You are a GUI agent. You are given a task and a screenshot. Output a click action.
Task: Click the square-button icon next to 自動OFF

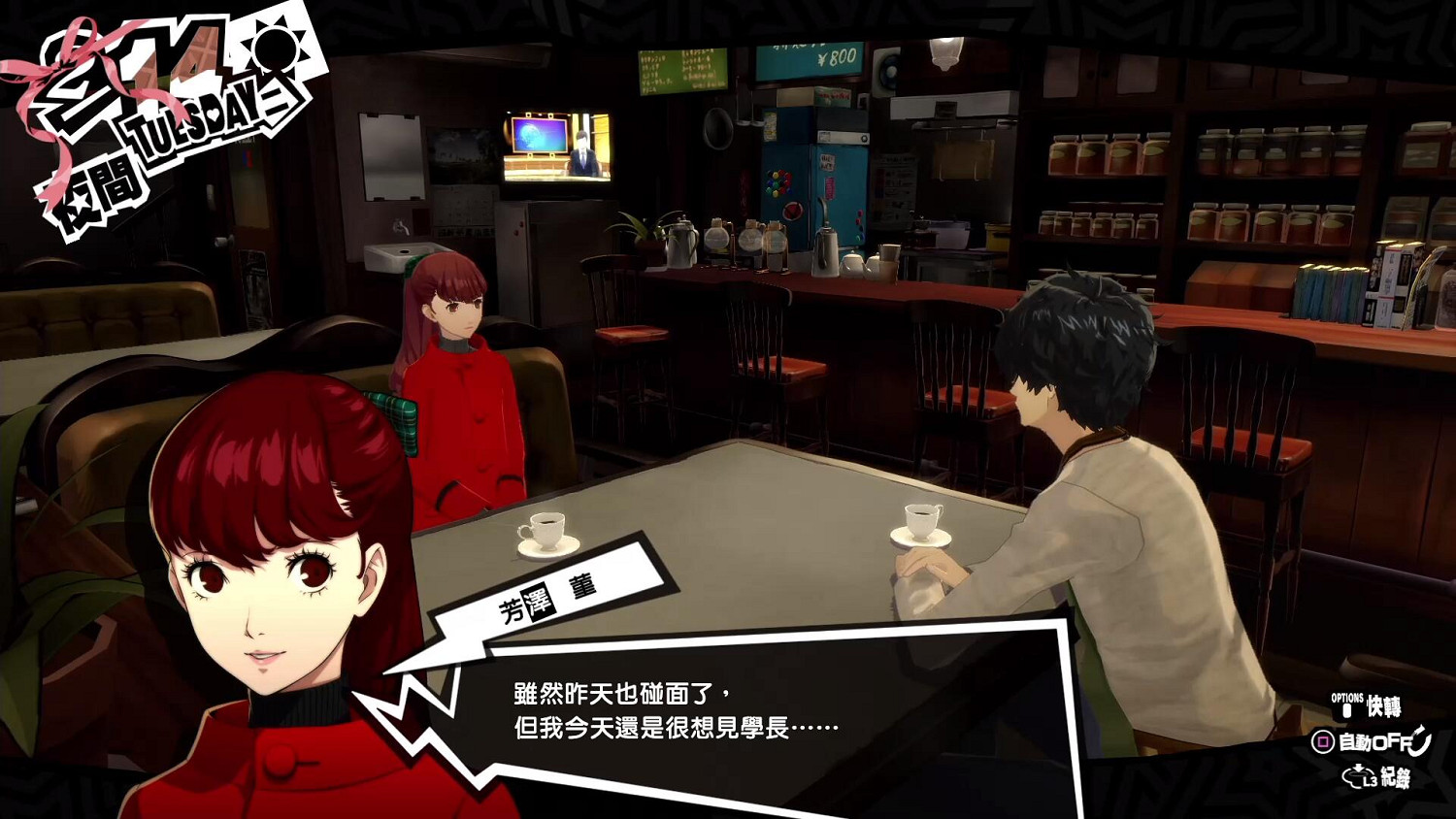tap(1323, 742)
